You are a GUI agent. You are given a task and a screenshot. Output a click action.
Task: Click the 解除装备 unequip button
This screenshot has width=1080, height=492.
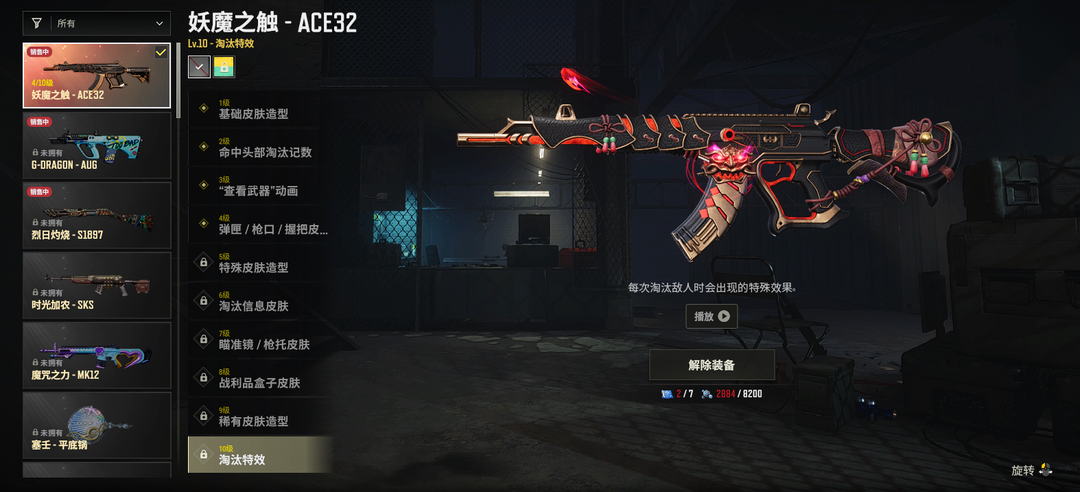point(712,365)
